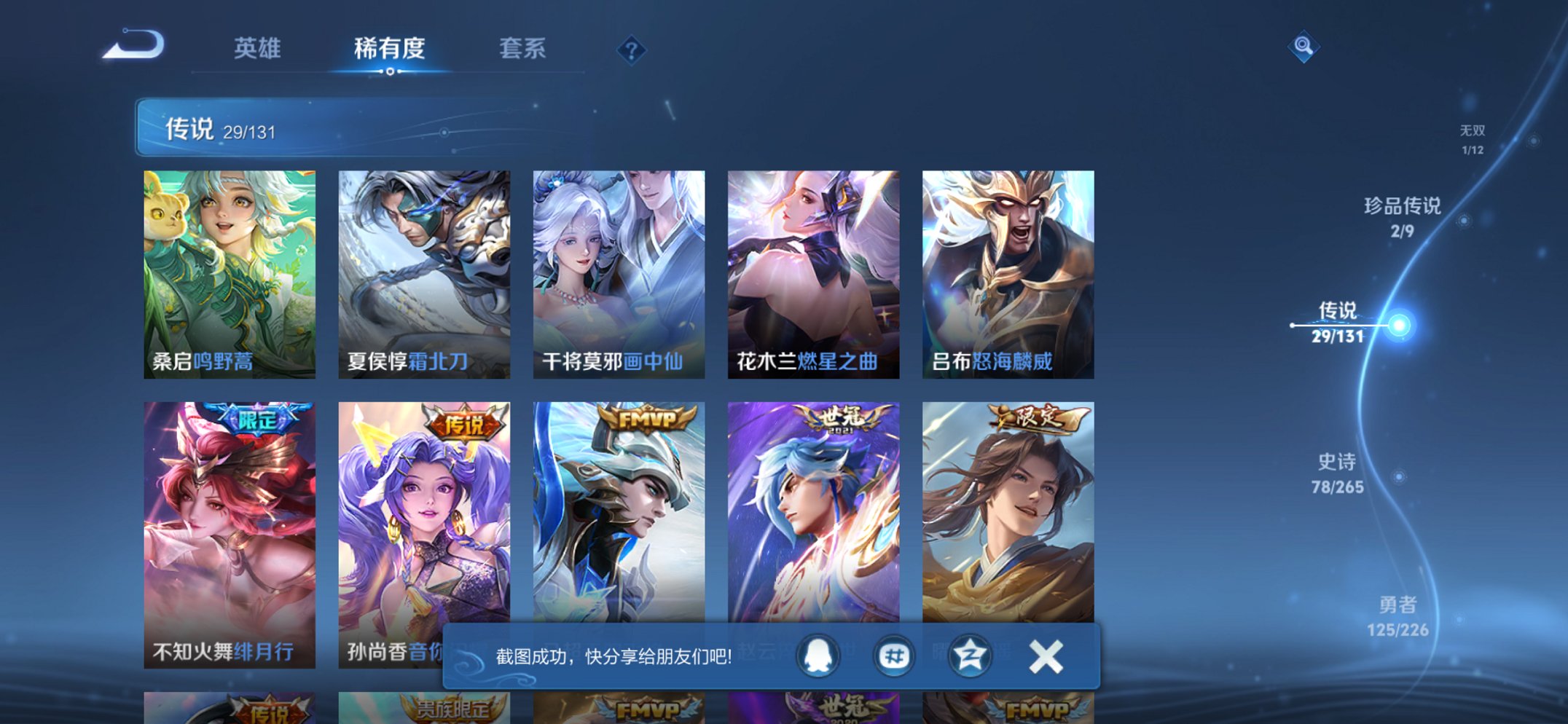Open help via the question mark icon
The image size is (1568, 724).
[632, 50]
